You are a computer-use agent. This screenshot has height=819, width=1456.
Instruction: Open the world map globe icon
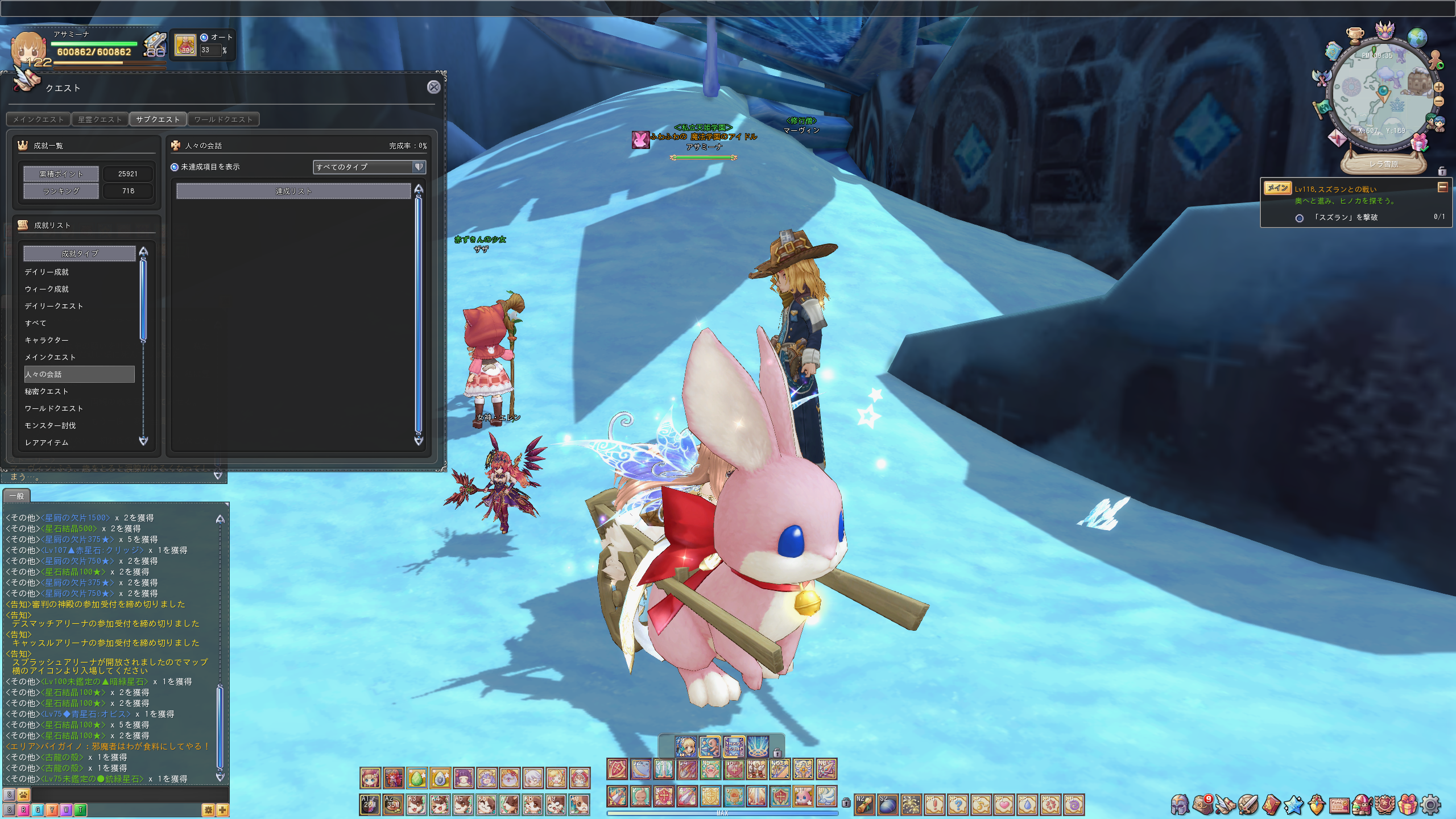coord(1417,38)
